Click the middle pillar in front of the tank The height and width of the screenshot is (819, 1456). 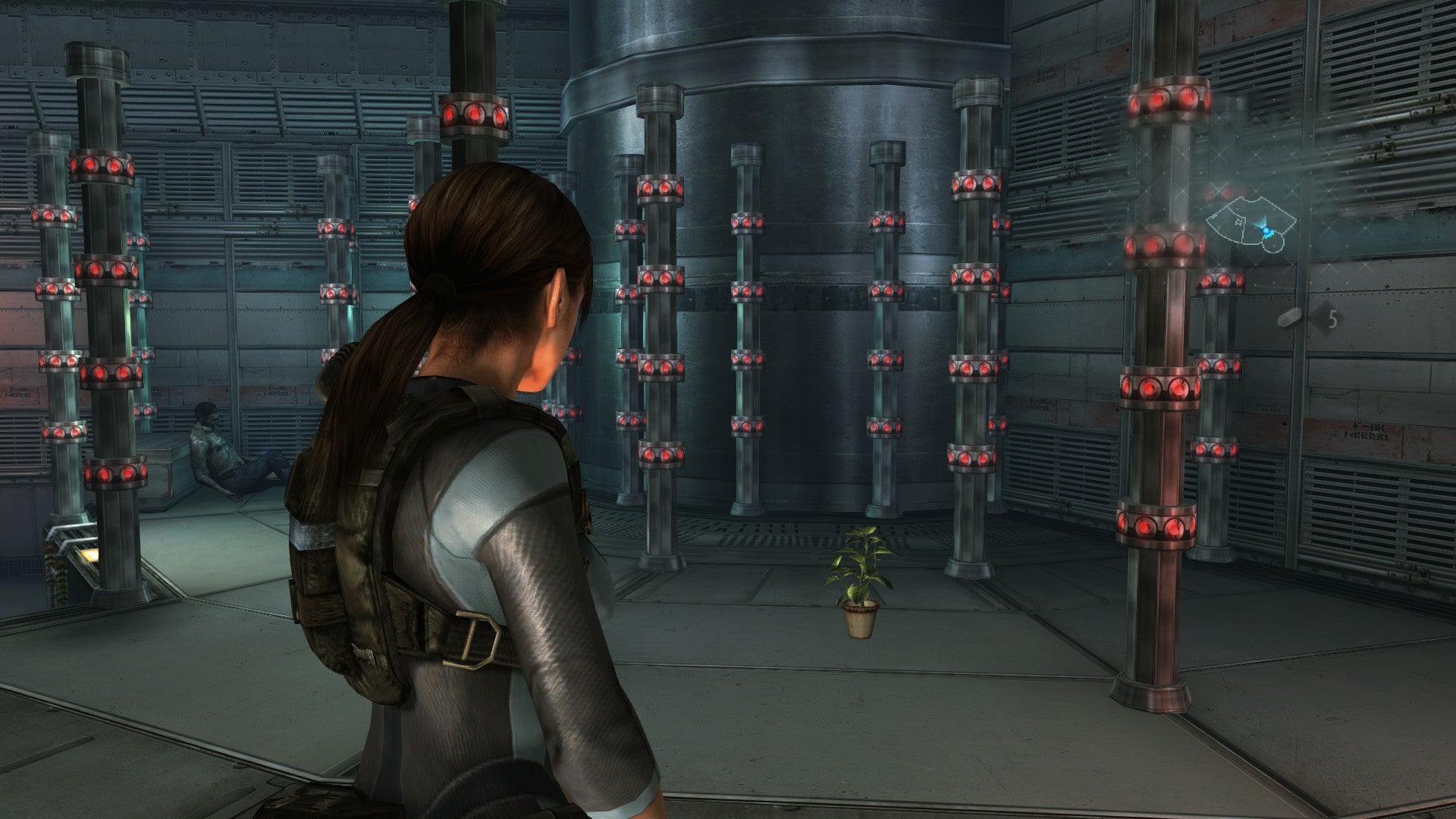tap(747, 341)
